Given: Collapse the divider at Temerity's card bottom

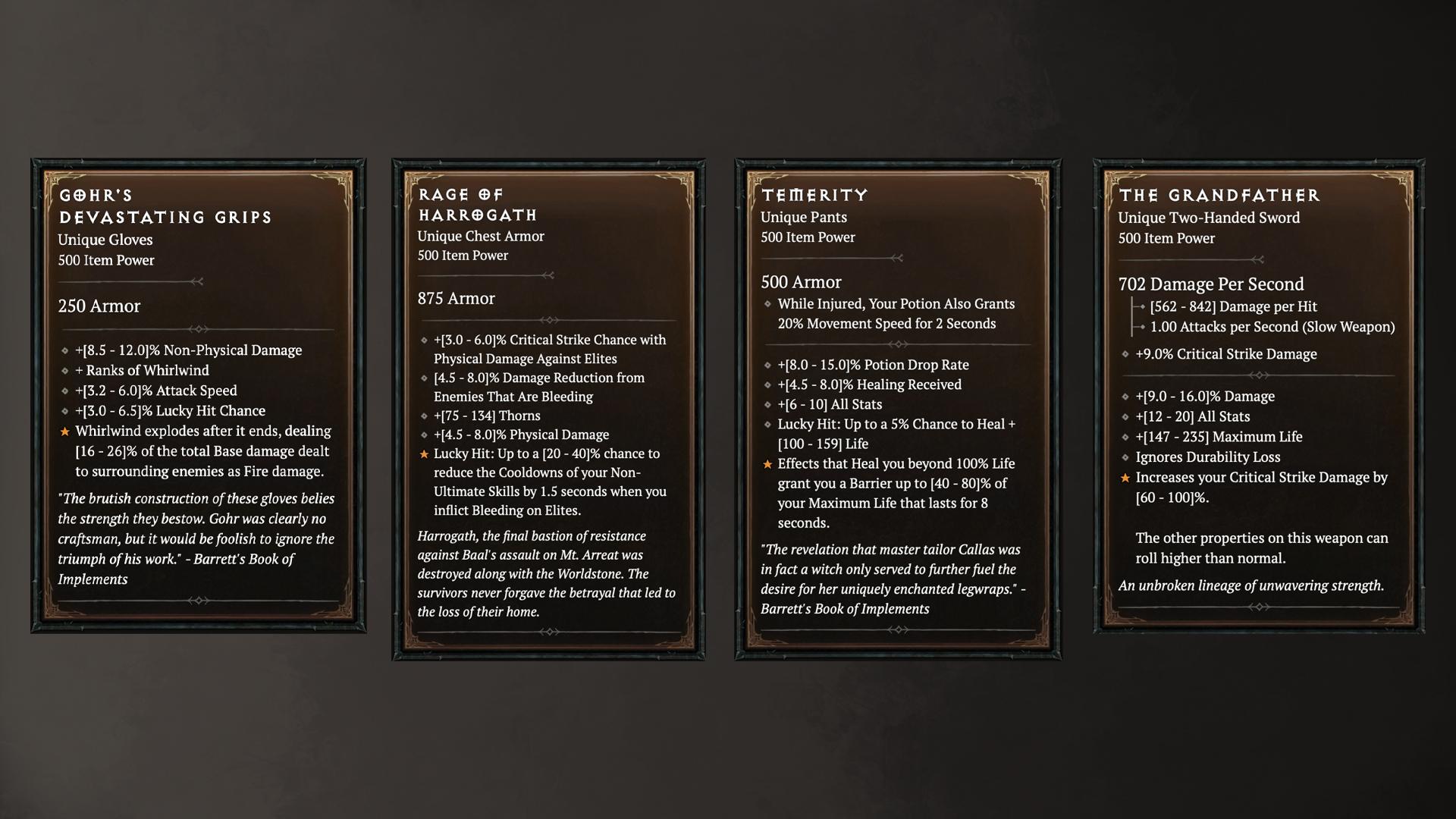Looking at the screenshot, I should point(899,629).
